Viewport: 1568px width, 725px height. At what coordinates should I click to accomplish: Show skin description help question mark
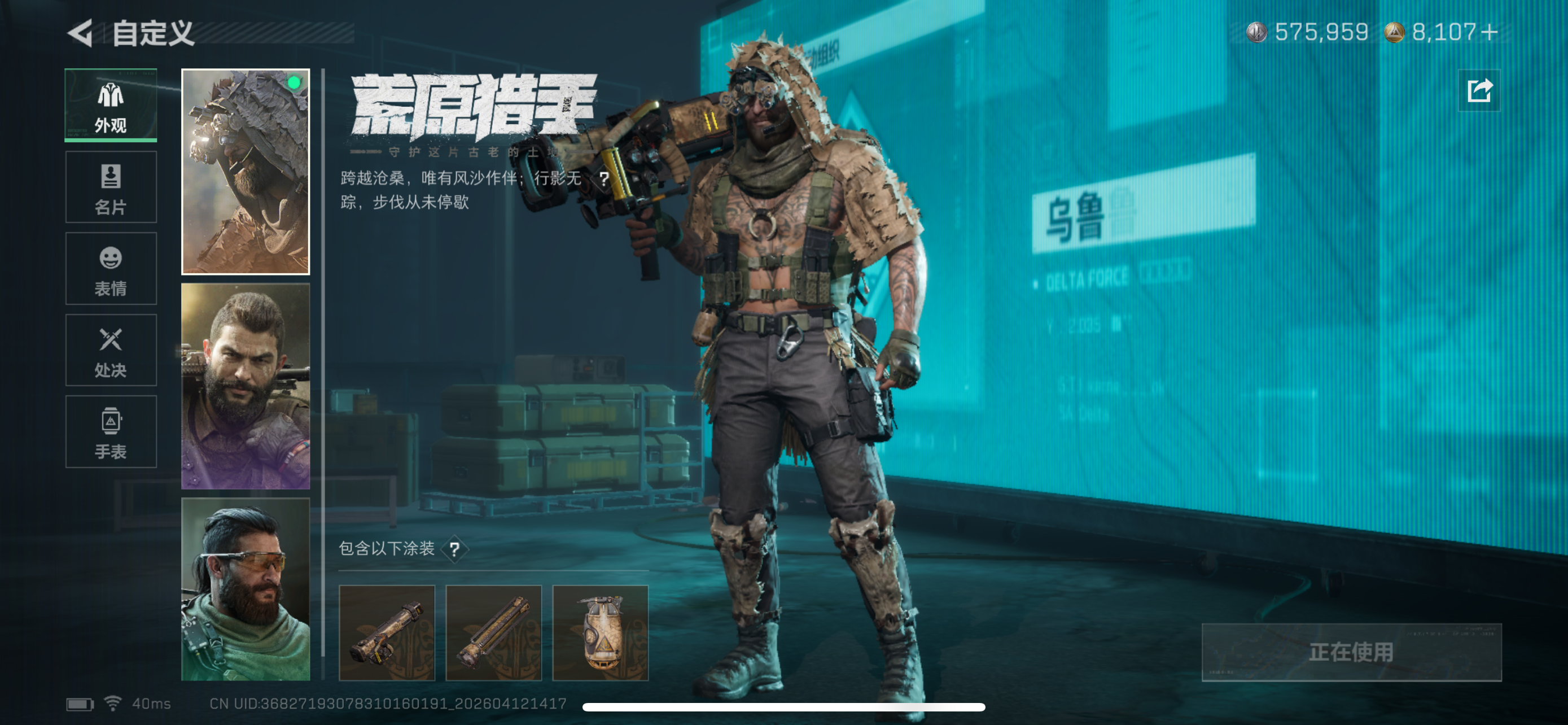603,179
